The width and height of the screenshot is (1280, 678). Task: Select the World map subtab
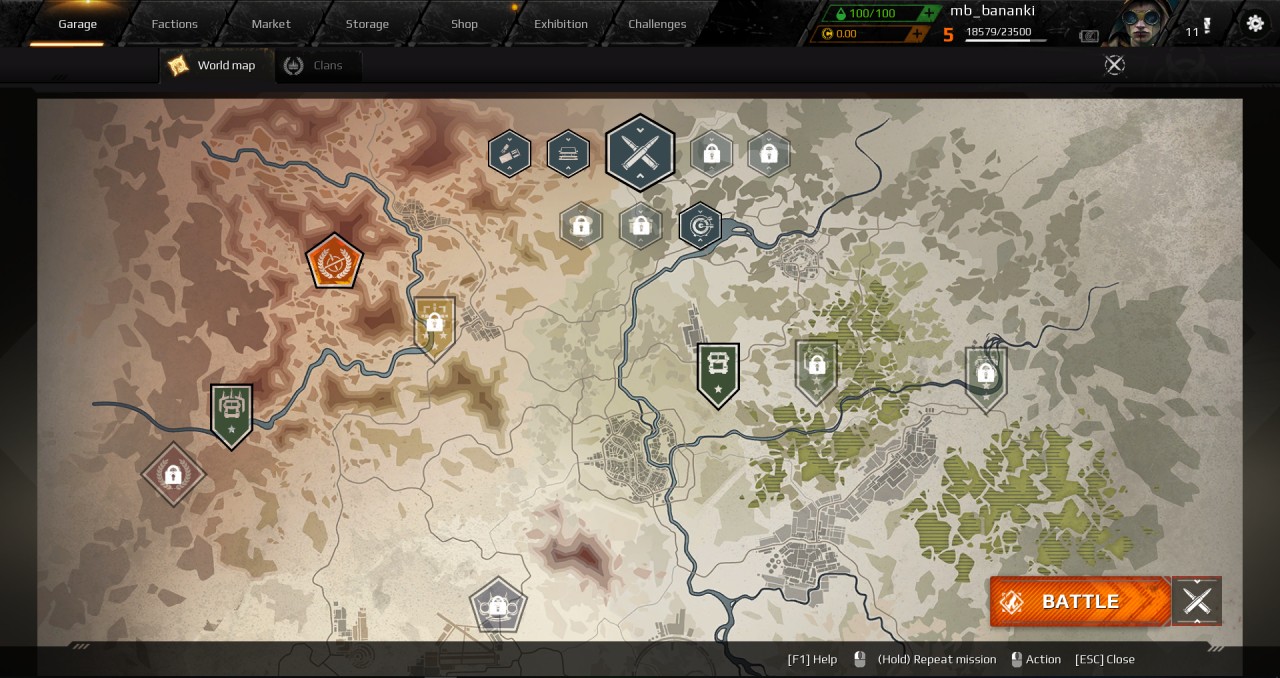click(214, 65)
